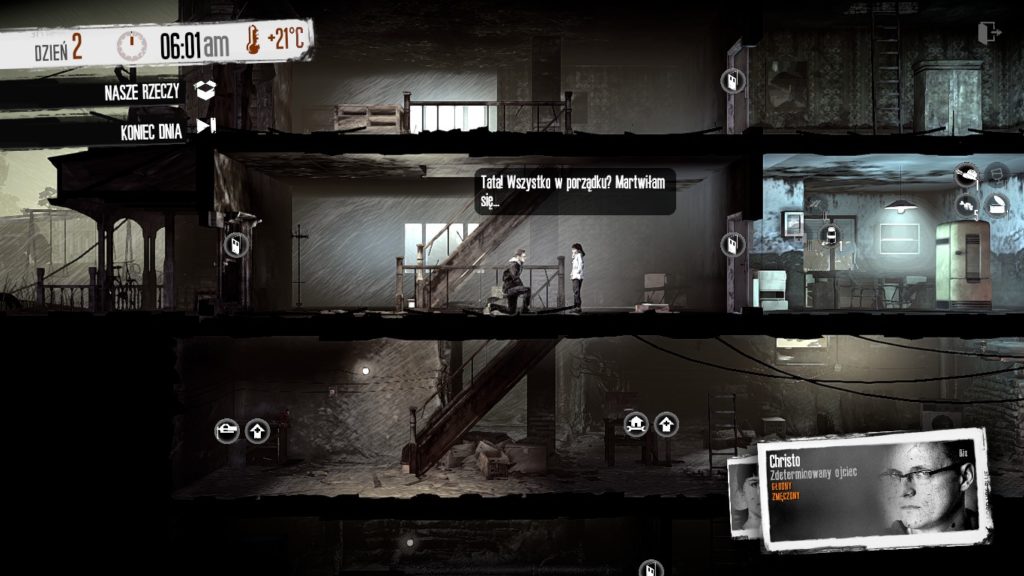
Task: Click the upgrade arrow beside the workshop icon
Action: pyautogui.click(x=666, y=424)
